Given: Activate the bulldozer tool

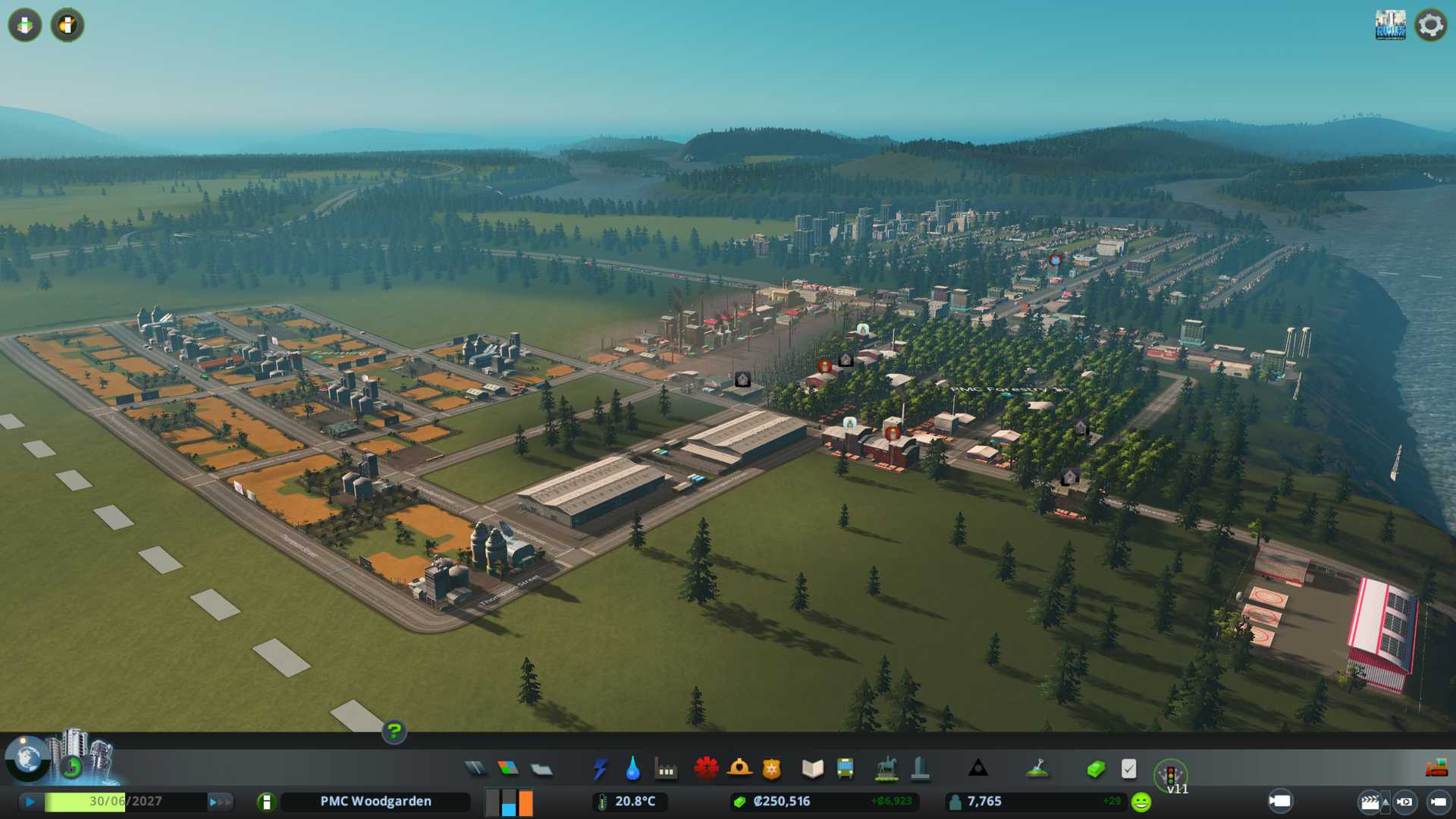Looking at the screenshot, I should pyautogui.click(x=1436, y=768).
